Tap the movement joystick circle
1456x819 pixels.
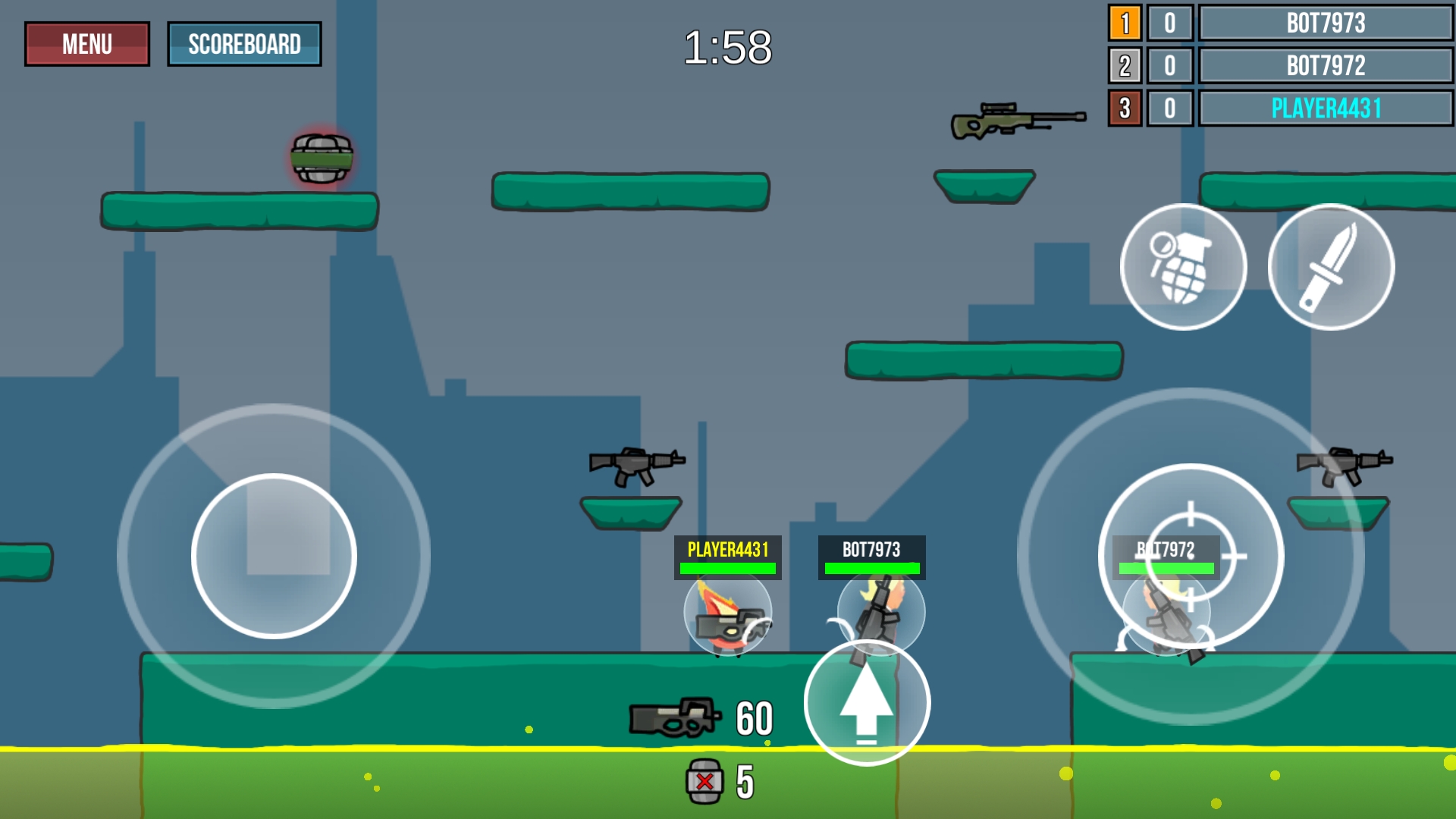tap(274, 556)
